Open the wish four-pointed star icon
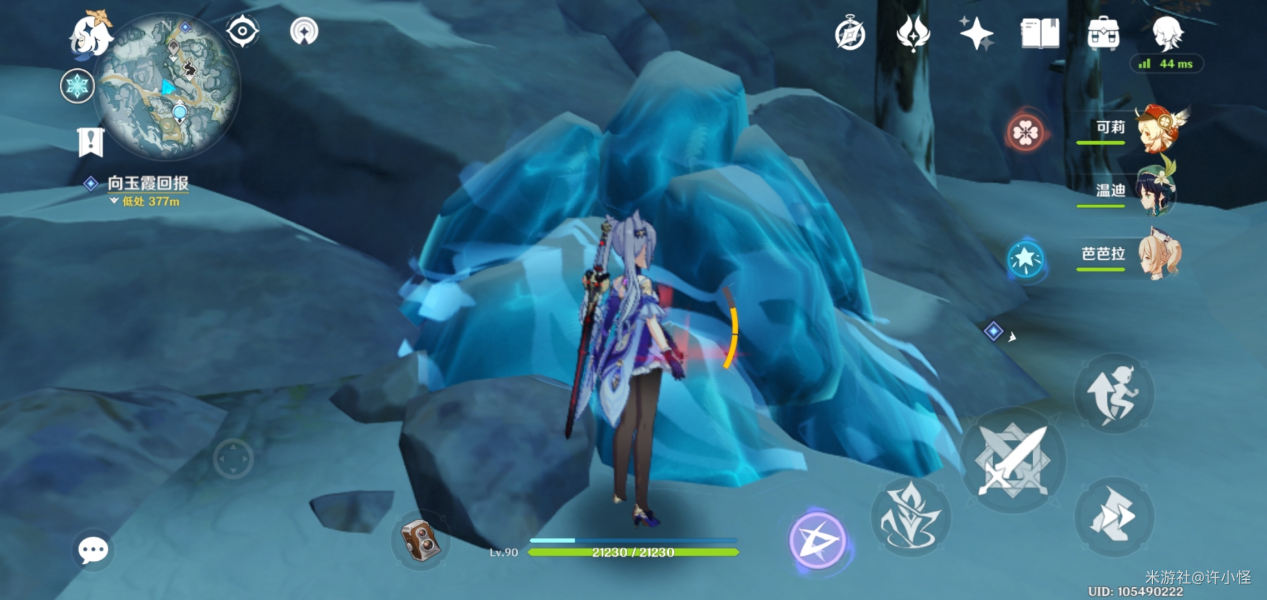The width and height of the screenshot is (1267, 600). pos(975,34)
